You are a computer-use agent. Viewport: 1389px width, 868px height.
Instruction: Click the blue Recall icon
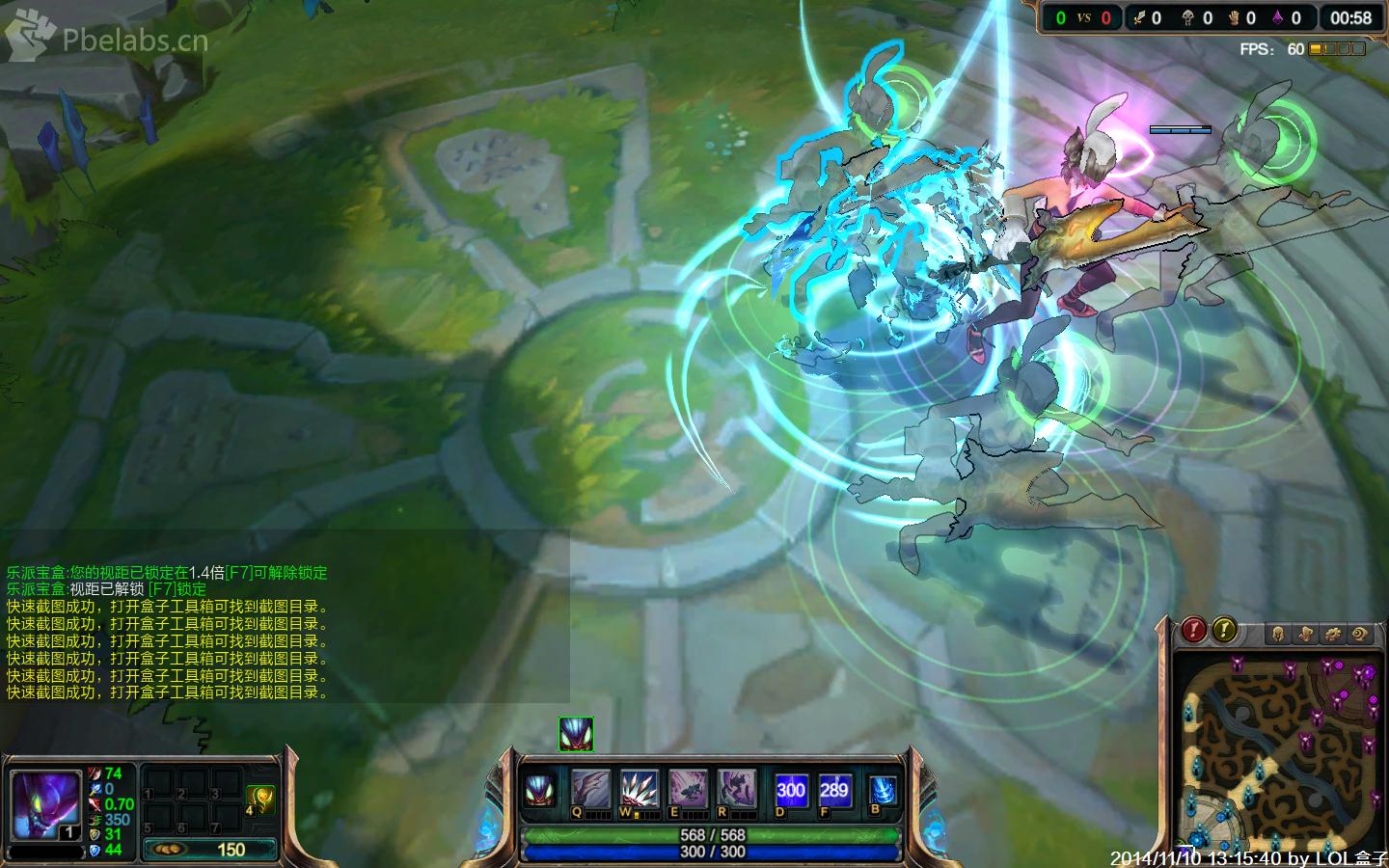point(882,790)
